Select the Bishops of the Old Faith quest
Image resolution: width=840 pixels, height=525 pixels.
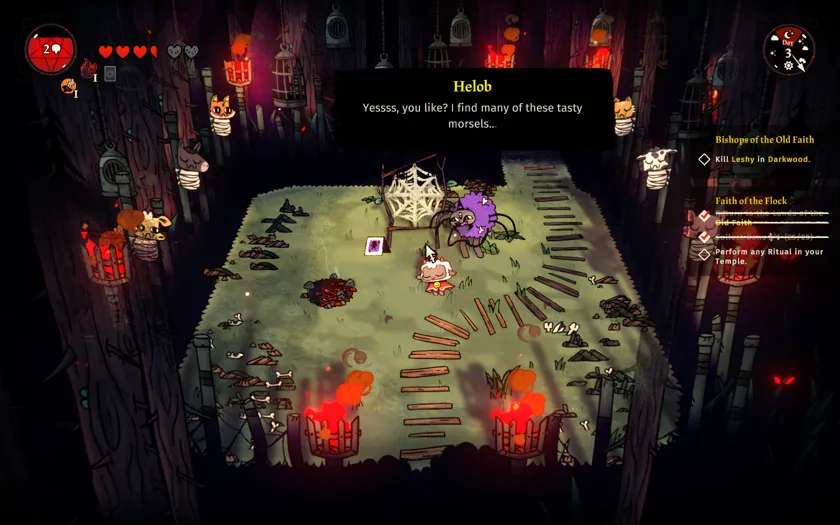(x=764, y=140)
